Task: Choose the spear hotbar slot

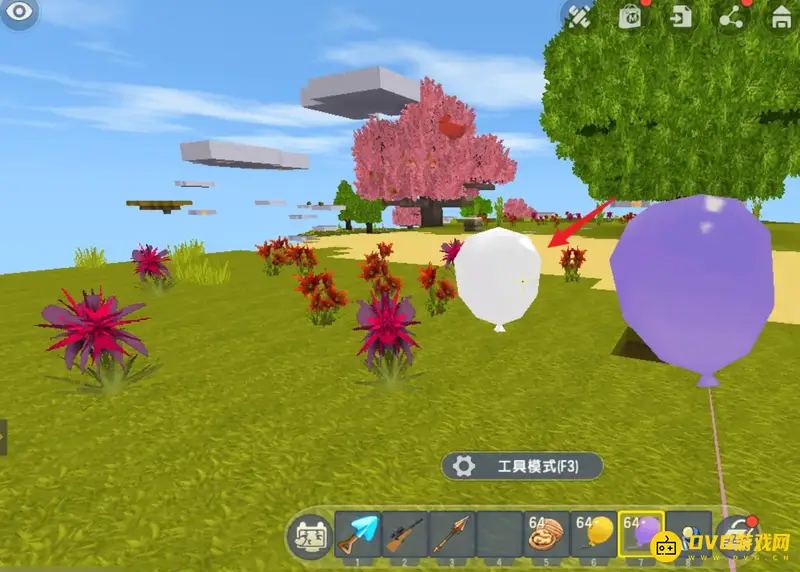Action: point(451,534)
